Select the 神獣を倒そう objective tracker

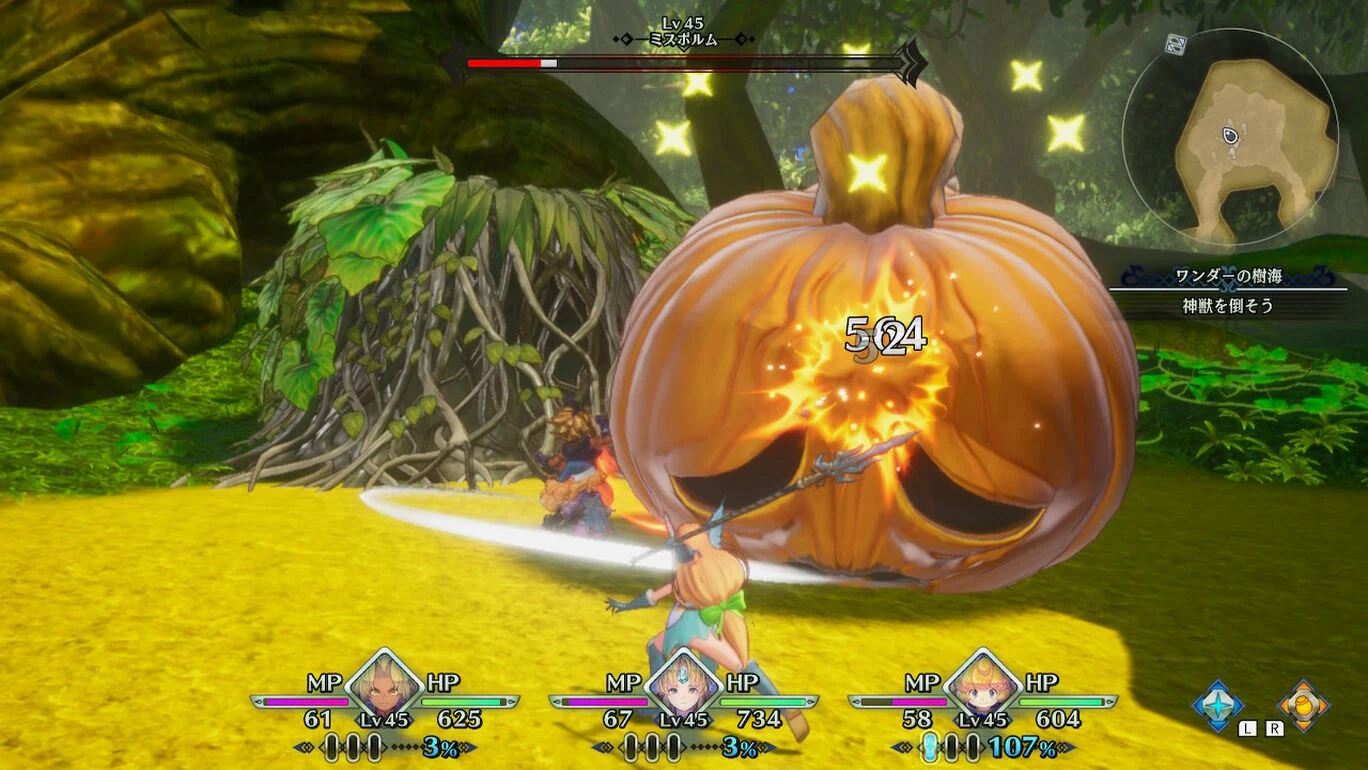click(1228, 306)
